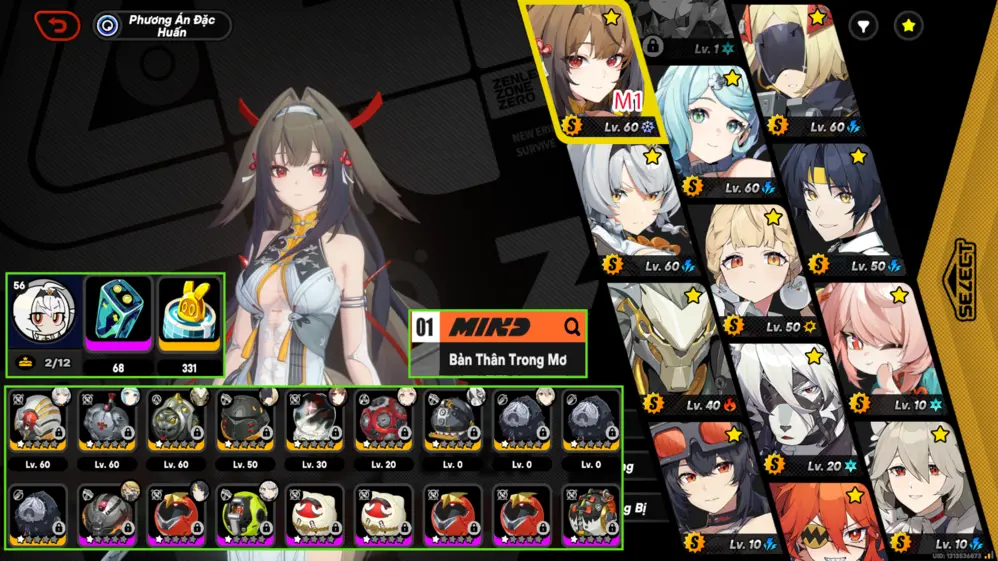Open the Phương Án Đặc Huấn header
998x561 pixels.
[162, 25]
